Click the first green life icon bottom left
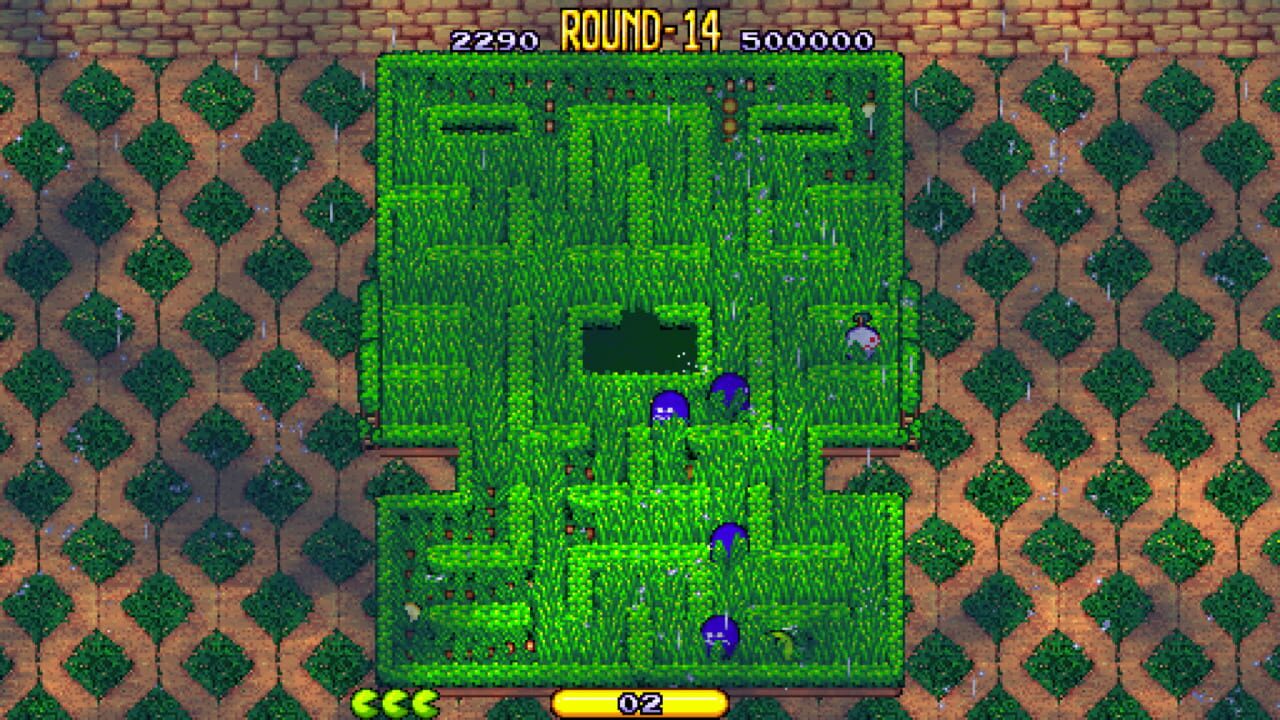The height and width of the screenshot is (720, 1280). [x=363, y=702]
